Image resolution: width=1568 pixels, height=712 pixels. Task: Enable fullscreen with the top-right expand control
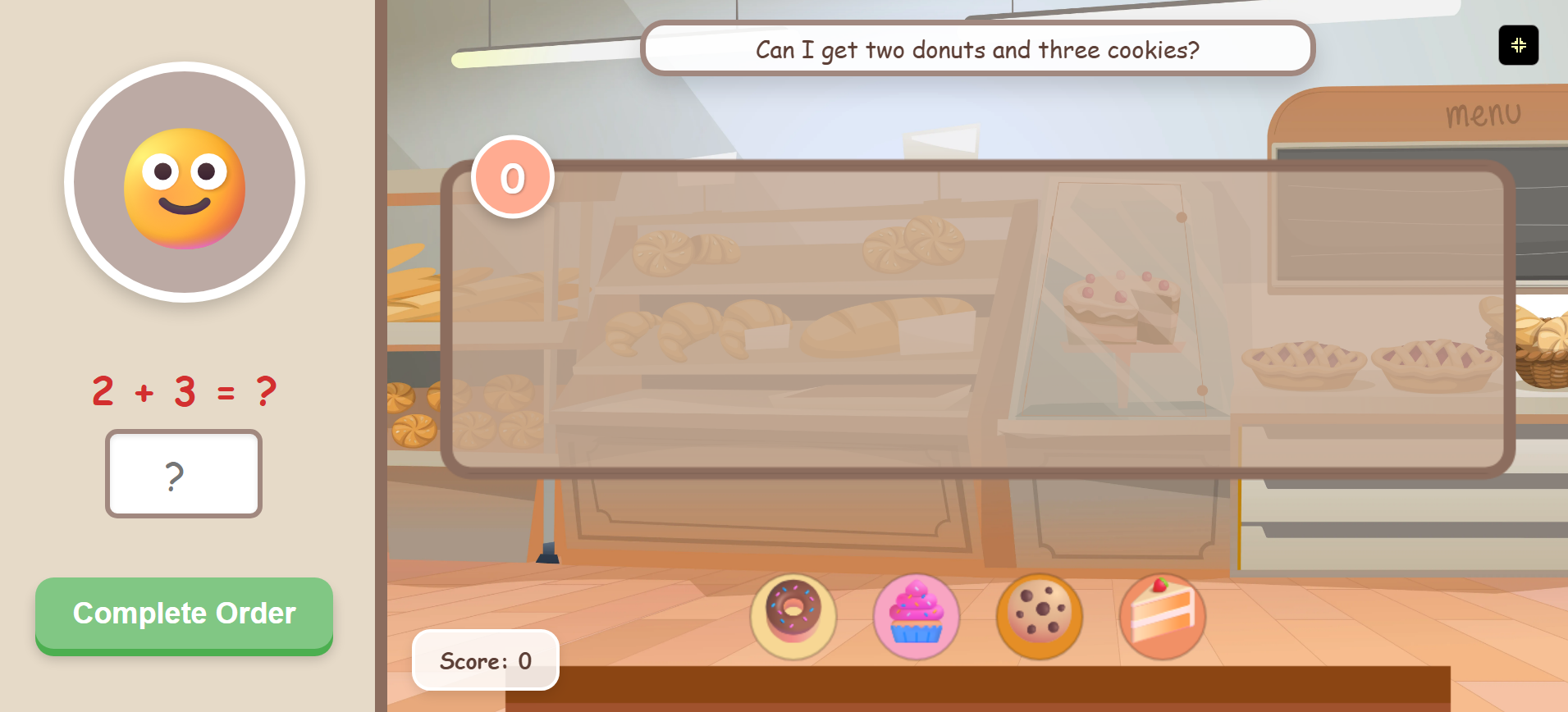[x=1519, y=45]
